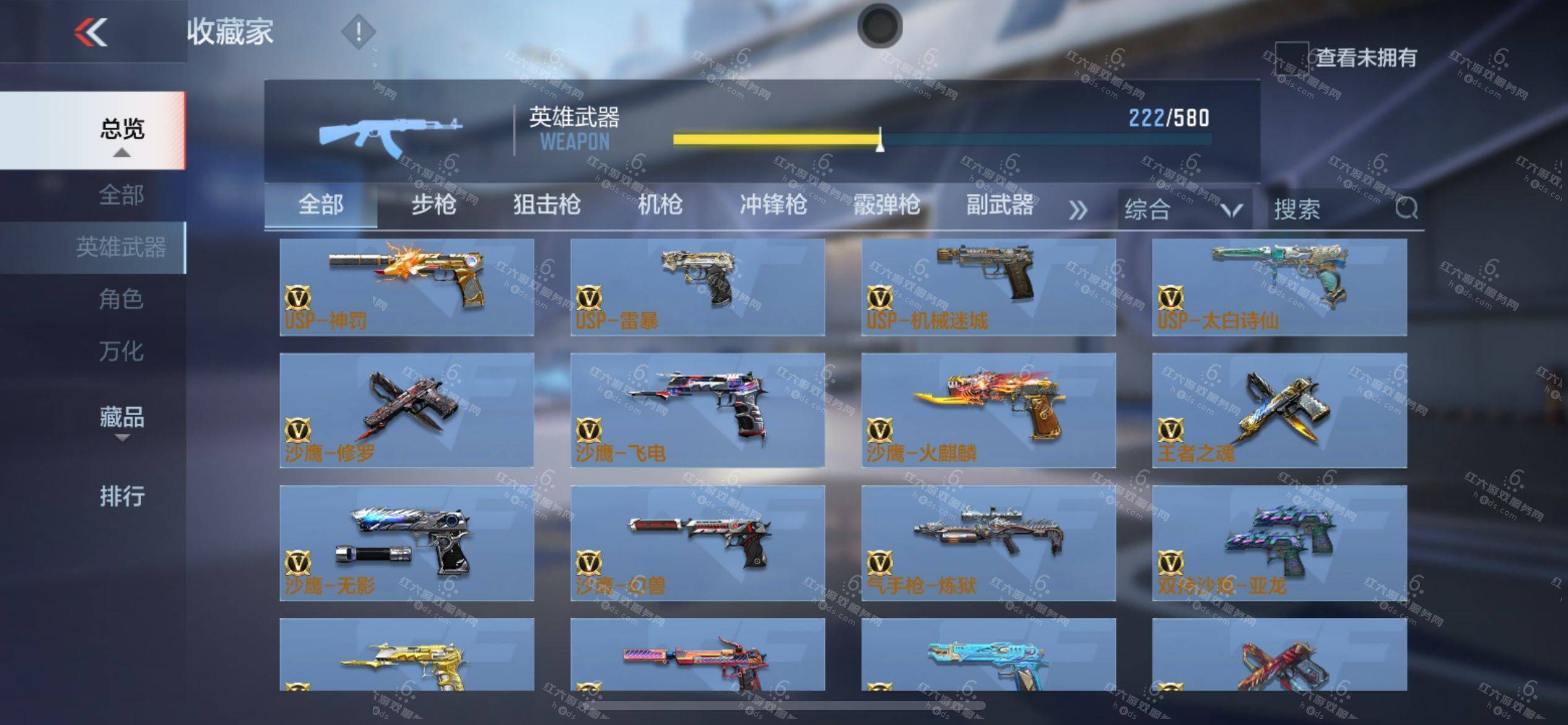Screen dimensions: 1568x725
Task: Select the 冲锋枪 tab
Action: pyautogui.click(x=773, y=204)
